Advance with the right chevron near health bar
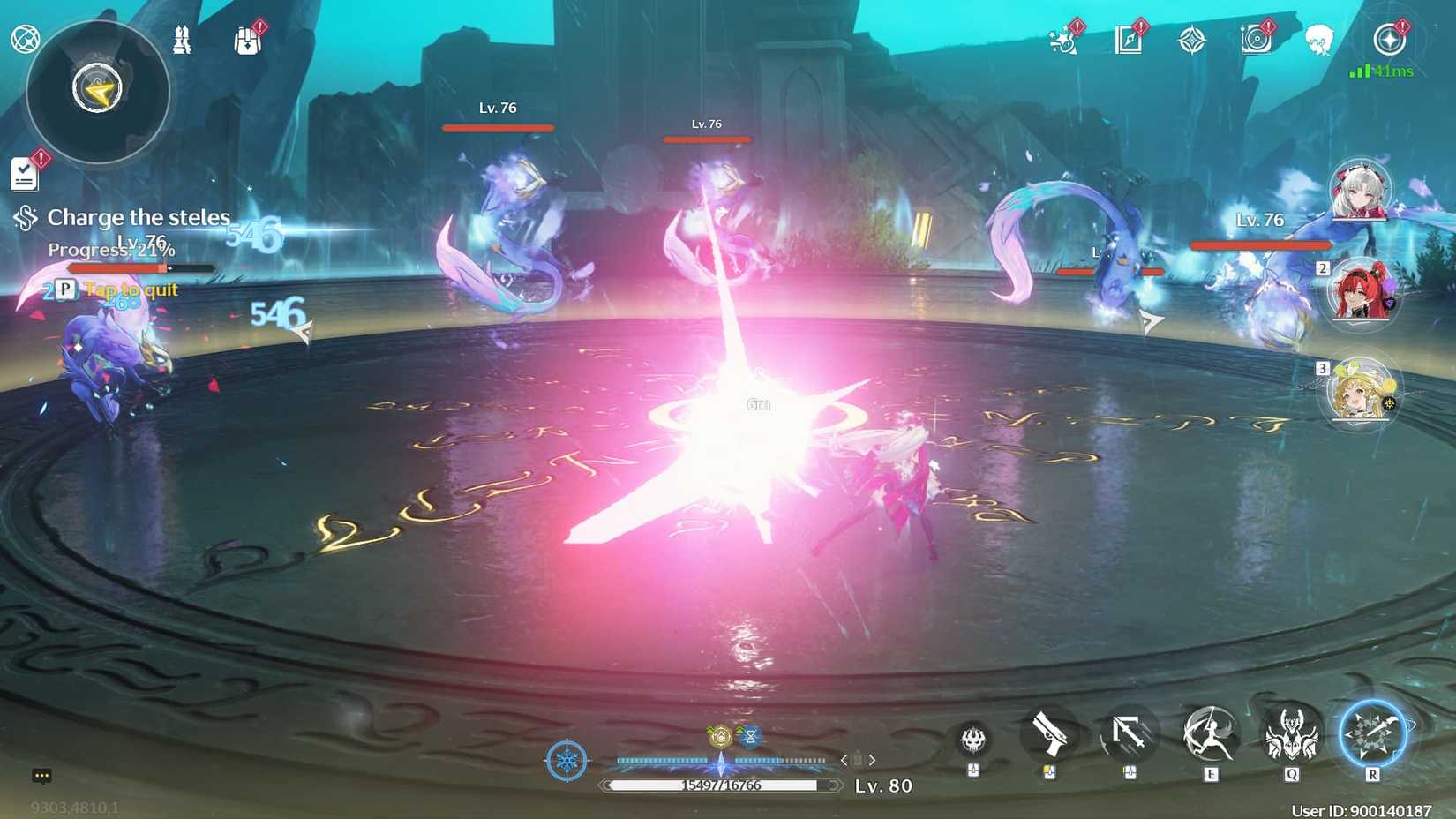This screenshot has height=819, width=1456. [873, 759]
